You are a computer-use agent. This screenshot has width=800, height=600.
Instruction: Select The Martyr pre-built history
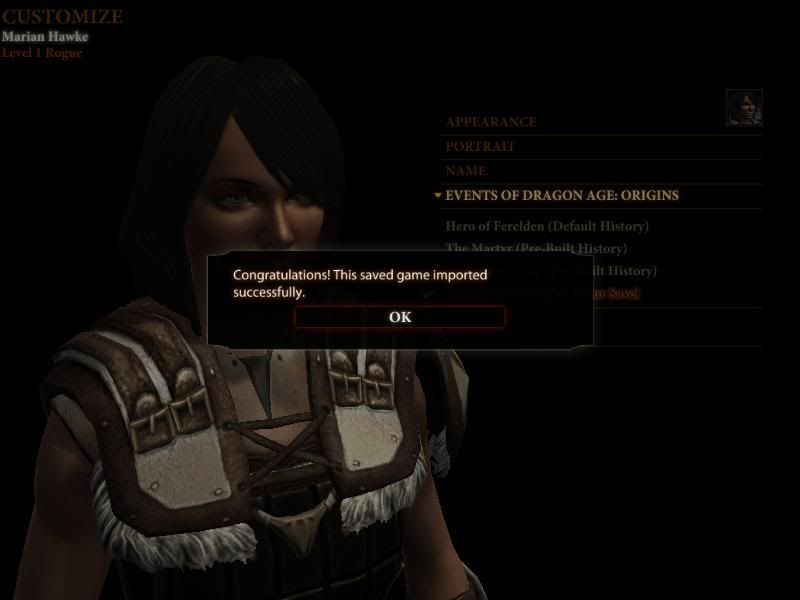(x=536, y=248)
